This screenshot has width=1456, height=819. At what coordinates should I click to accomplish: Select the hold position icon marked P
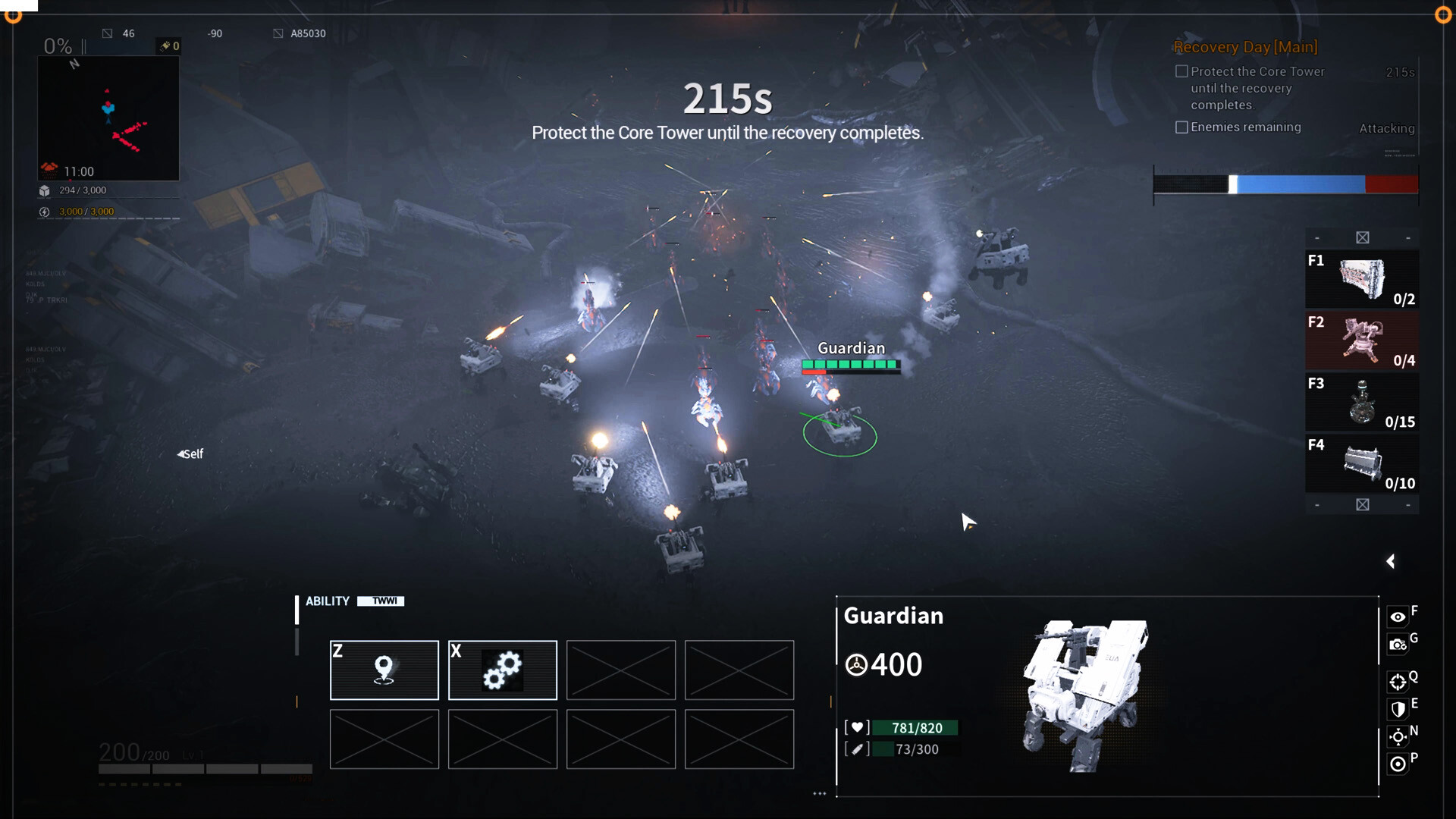pos(1399,764)
